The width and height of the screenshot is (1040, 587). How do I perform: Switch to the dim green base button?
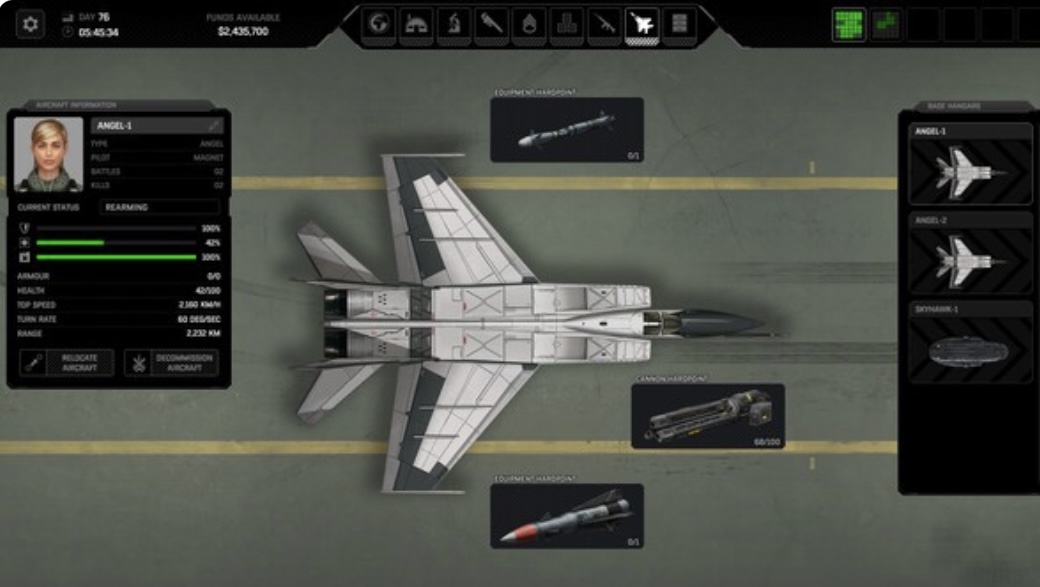(885, 24)
